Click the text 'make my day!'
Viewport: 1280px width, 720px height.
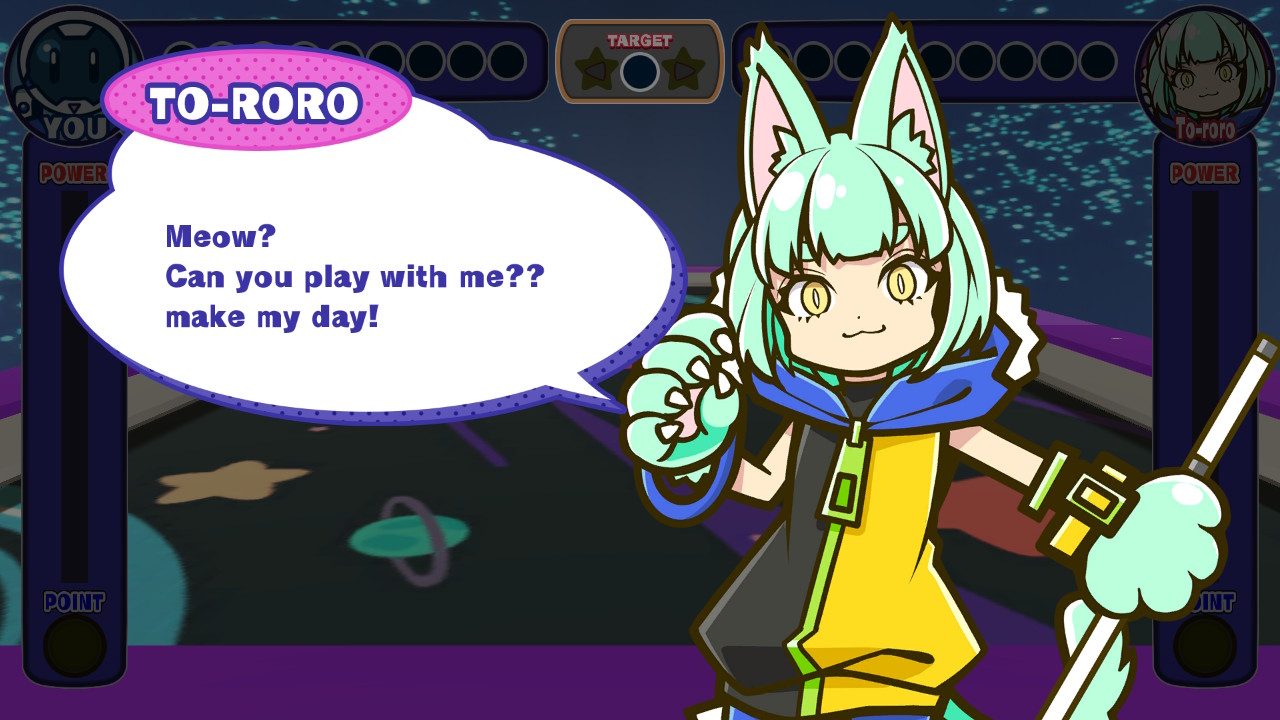(270, 317)
